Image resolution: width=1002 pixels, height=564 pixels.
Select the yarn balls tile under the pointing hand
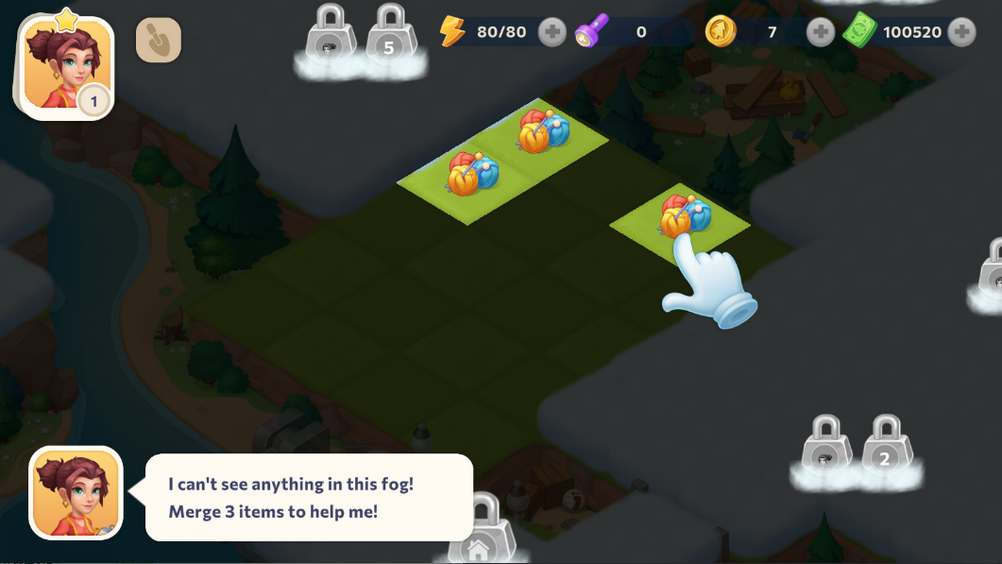pyautogui.click(x=684, y=216)
